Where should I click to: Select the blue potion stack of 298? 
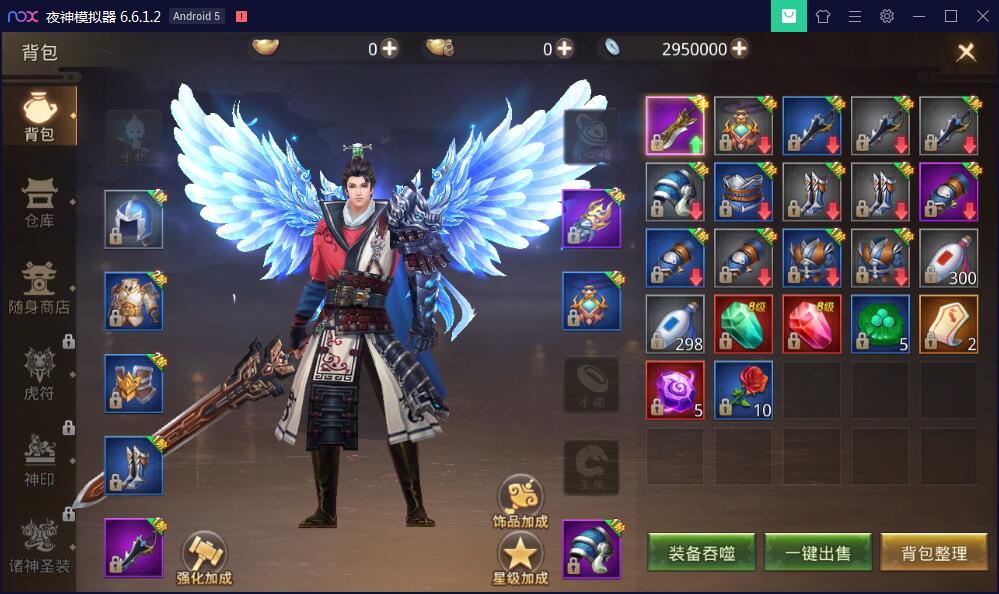[675, 324]
